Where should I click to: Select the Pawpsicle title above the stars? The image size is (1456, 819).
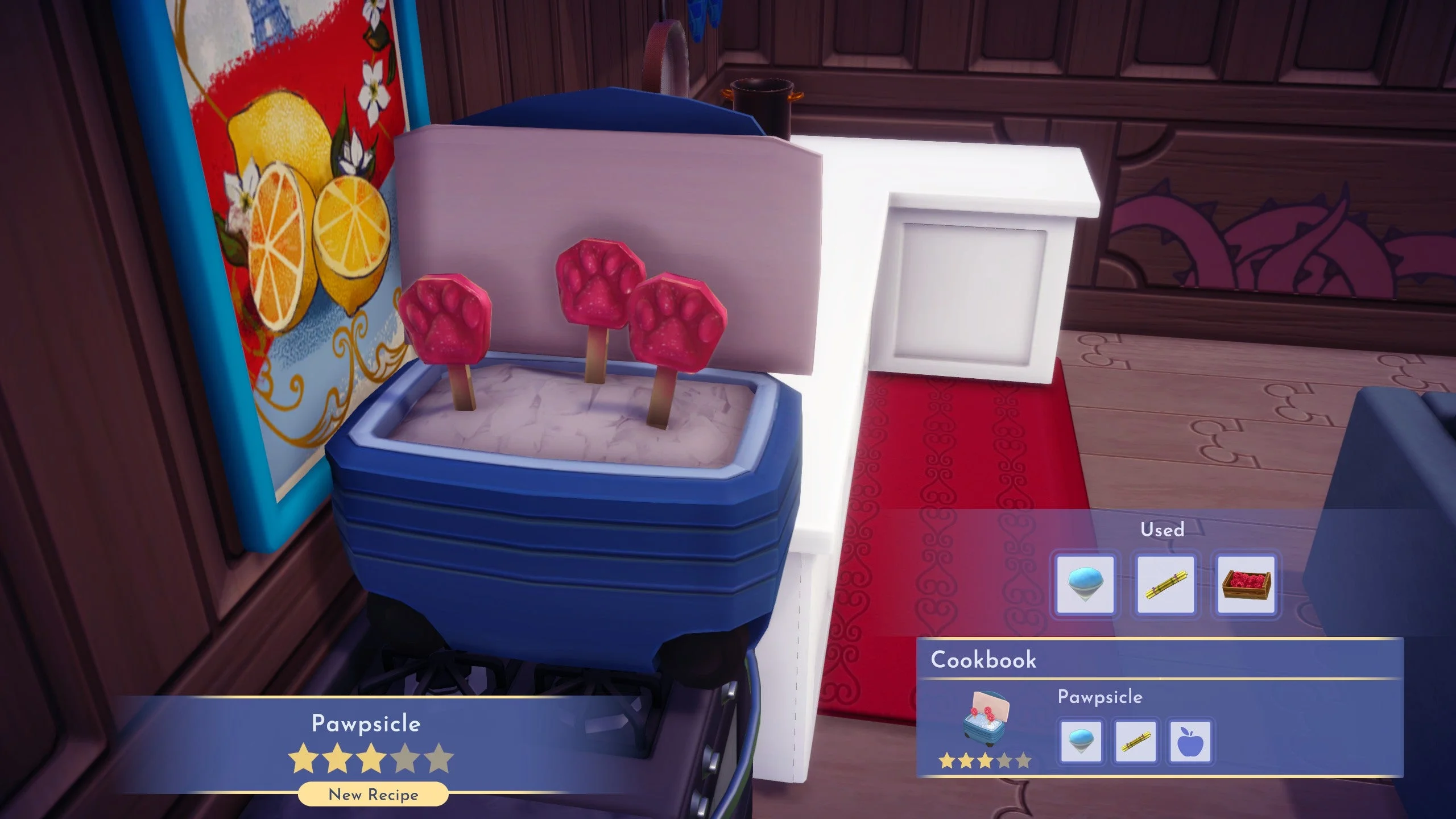tap(366, 724)
